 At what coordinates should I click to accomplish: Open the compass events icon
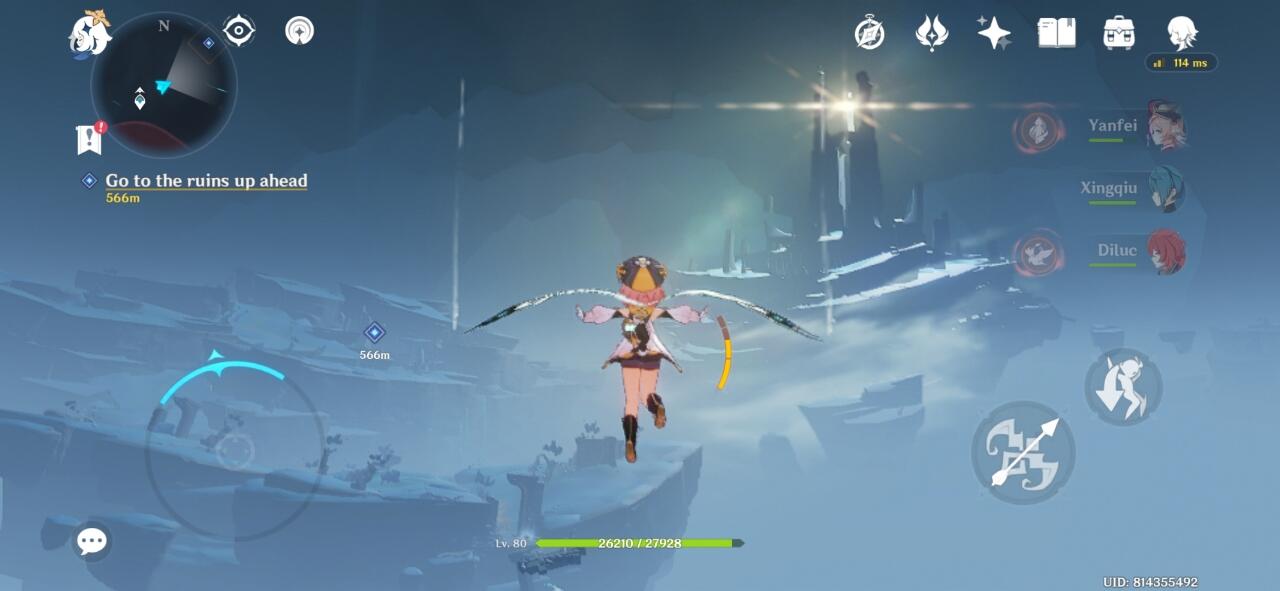pos(869,33)
